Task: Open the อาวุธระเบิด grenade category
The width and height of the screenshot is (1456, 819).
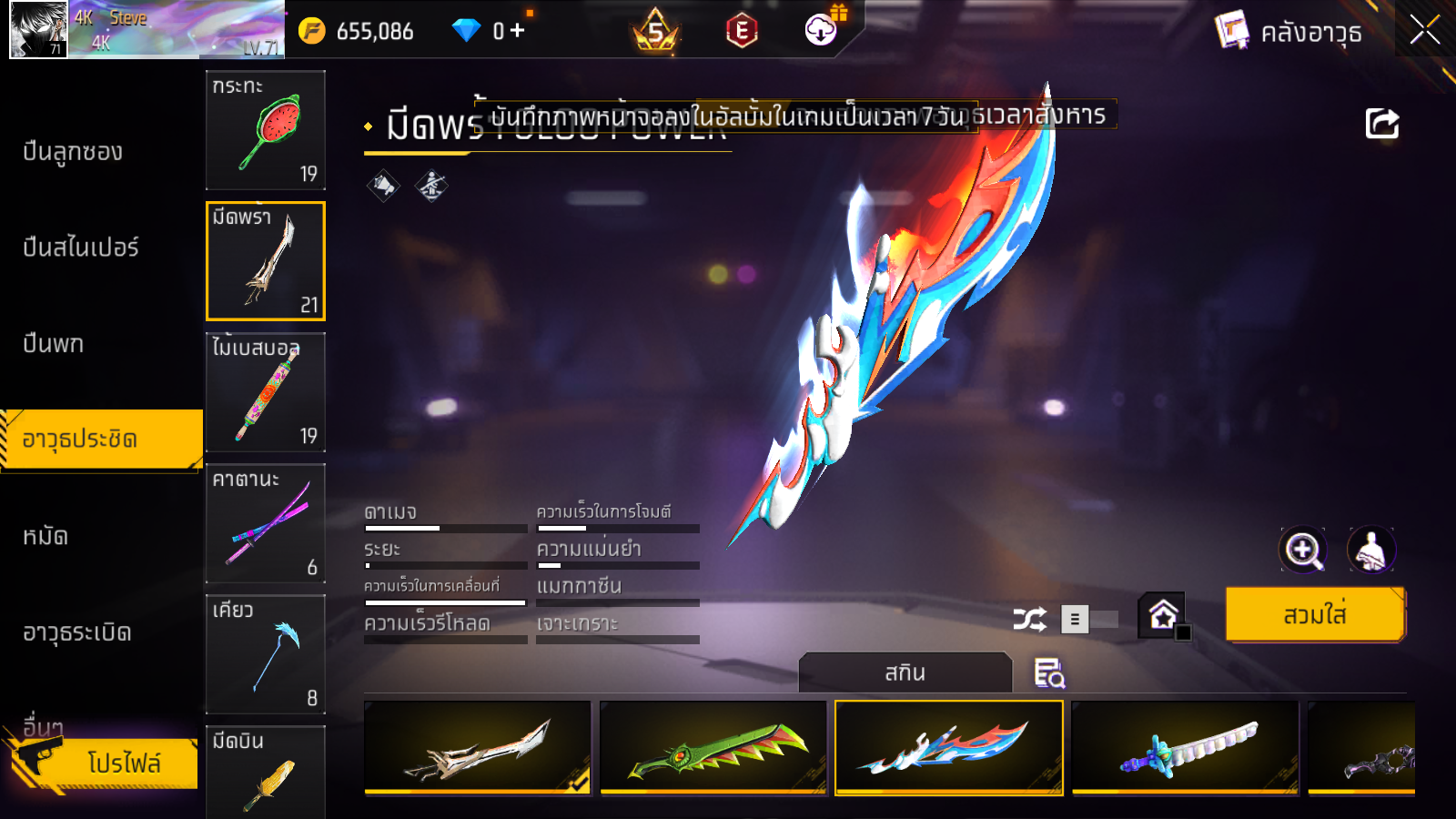Action: click(x=77, y=632)
